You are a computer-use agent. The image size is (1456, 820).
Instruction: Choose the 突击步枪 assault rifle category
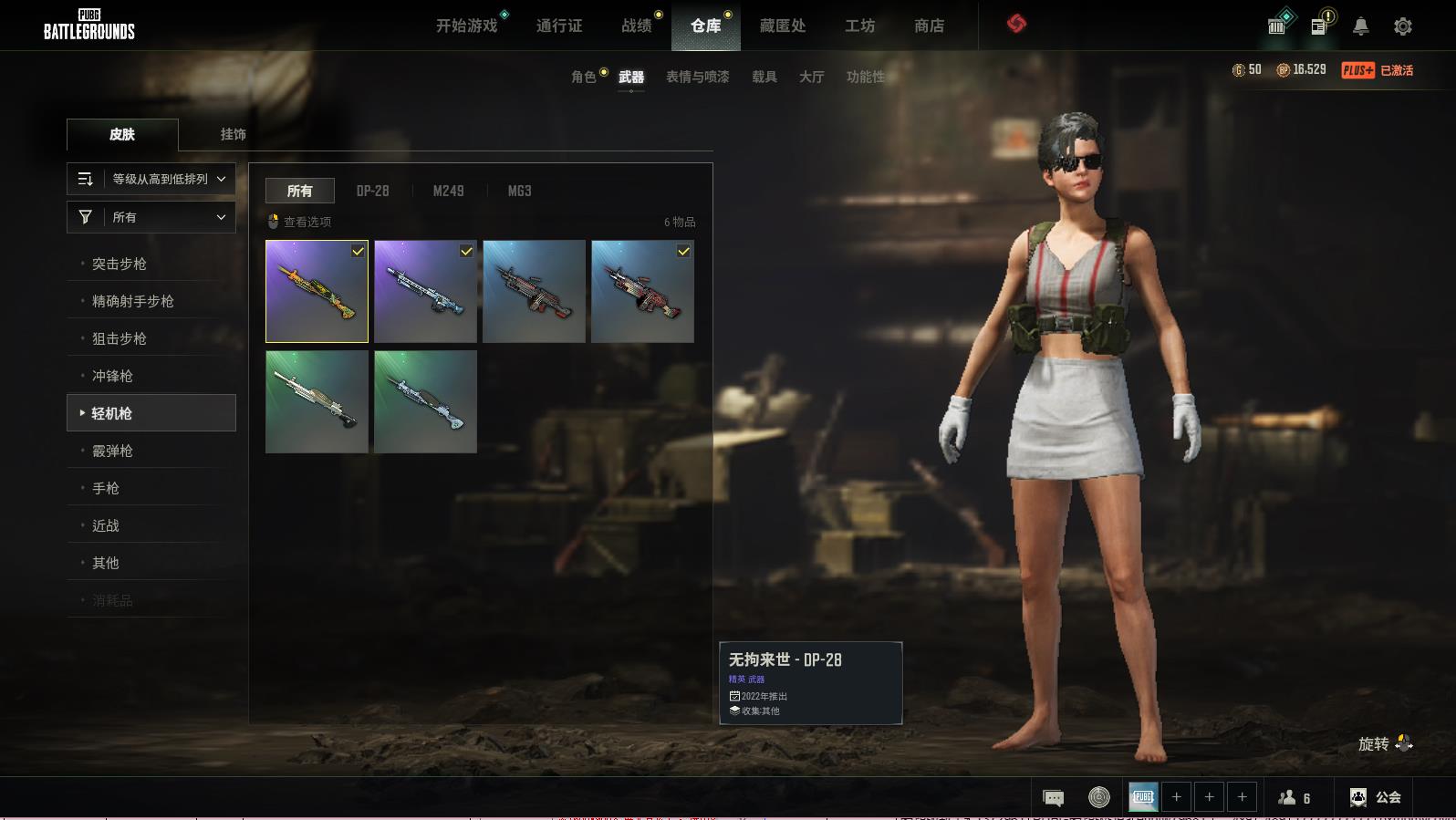coord(120,264)
